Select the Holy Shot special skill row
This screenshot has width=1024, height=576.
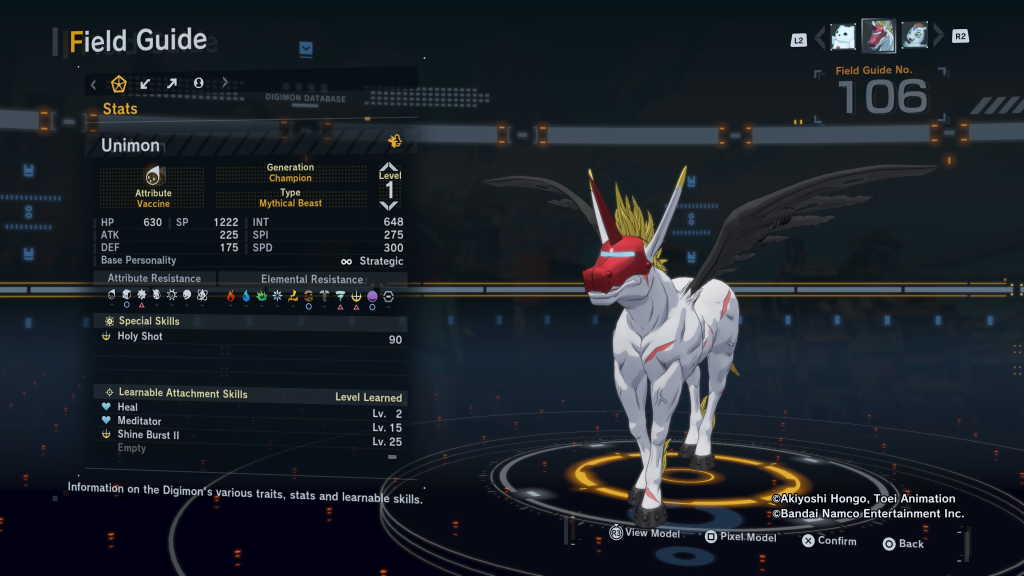250,337
